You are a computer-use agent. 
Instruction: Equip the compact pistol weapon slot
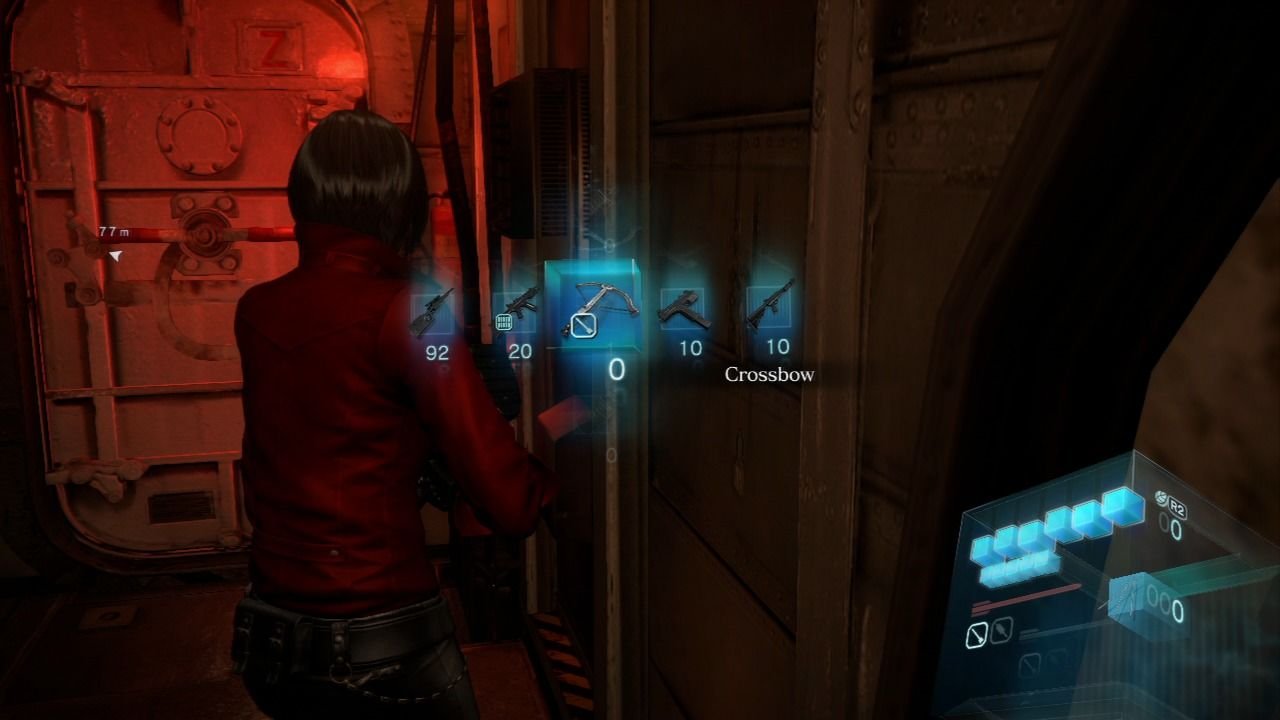pos(684,309)
